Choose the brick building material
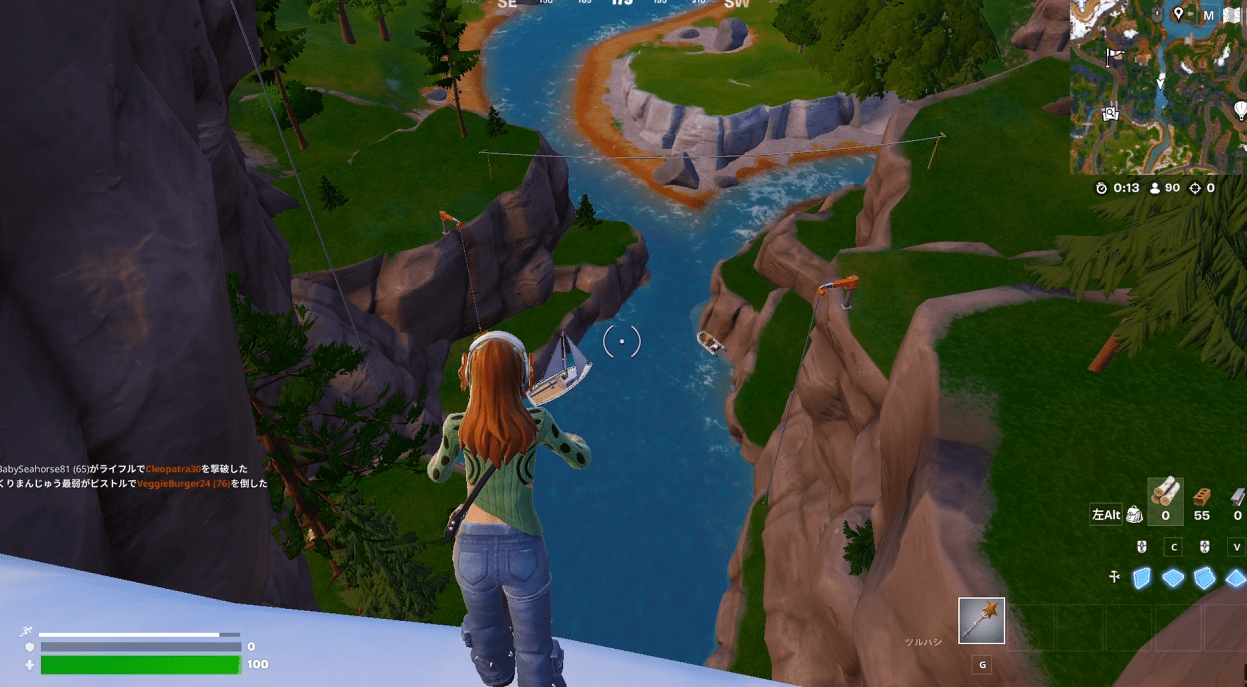This screenshot has height=687, width=1247. click(x=1202, y=501)
